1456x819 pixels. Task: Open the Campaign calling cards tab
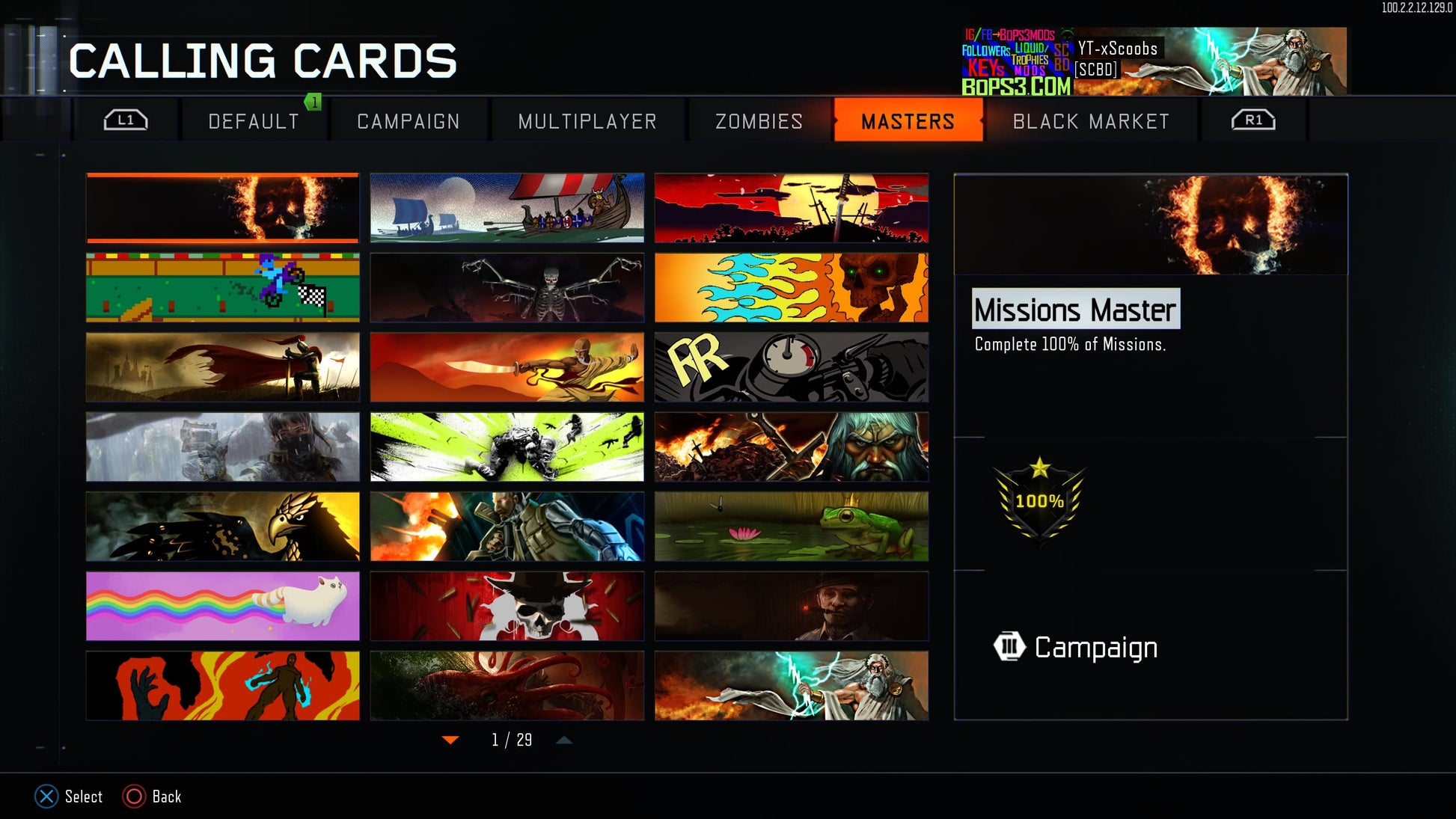(x=409, y=121)
